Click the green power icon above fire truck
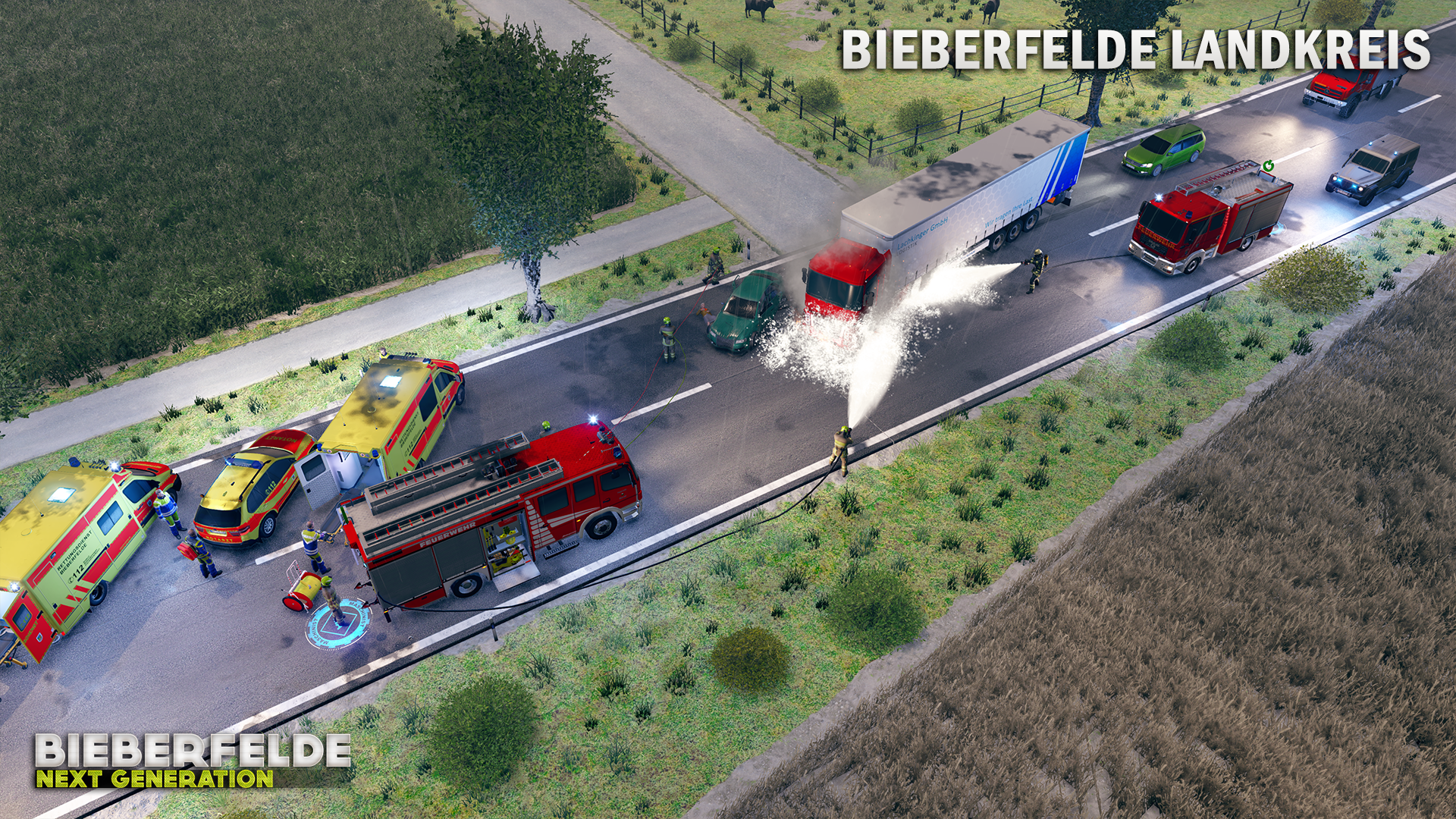Screen dimensions: 1456x819 tap(1268, 166)
